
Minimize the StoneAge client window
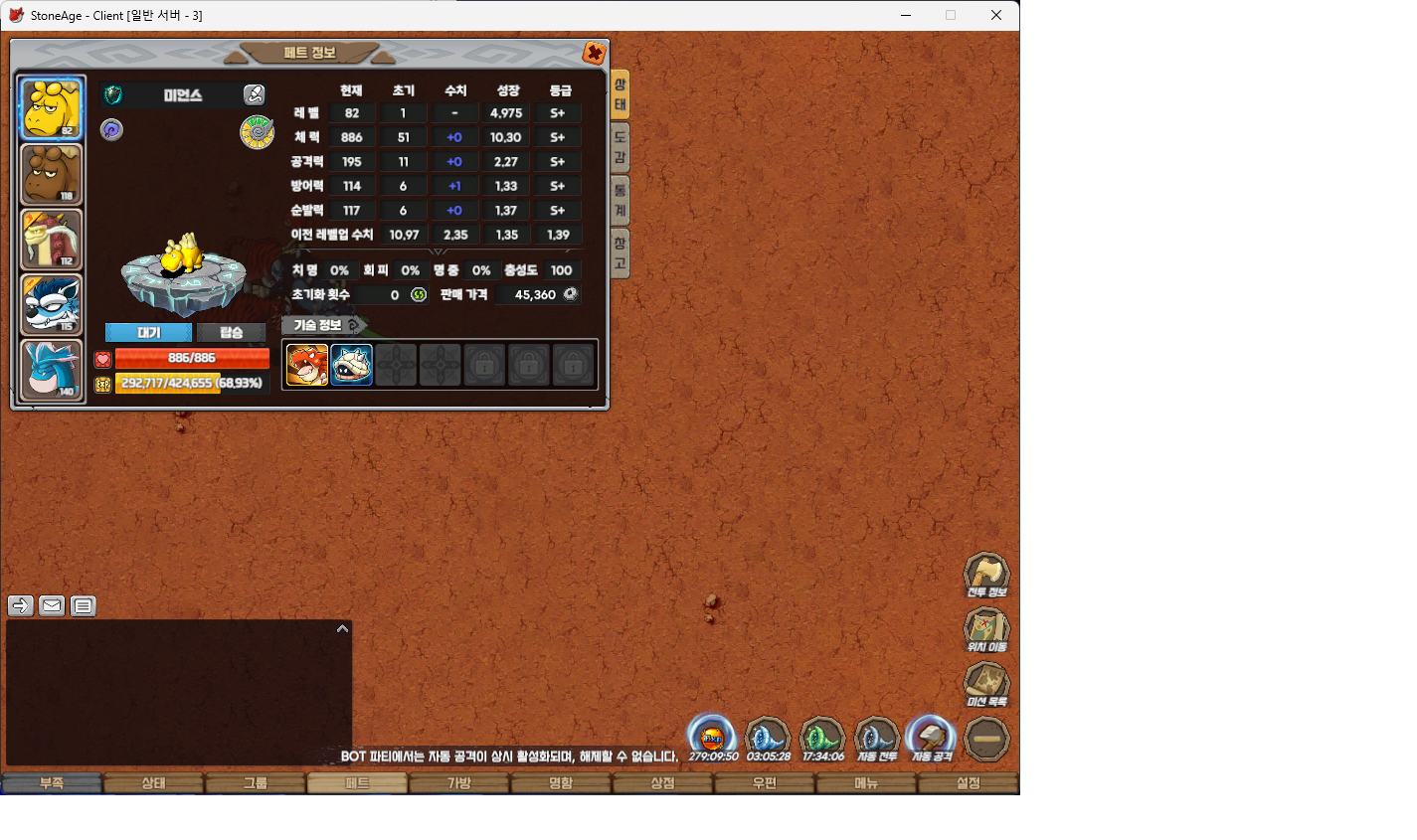tap(906, 15)
